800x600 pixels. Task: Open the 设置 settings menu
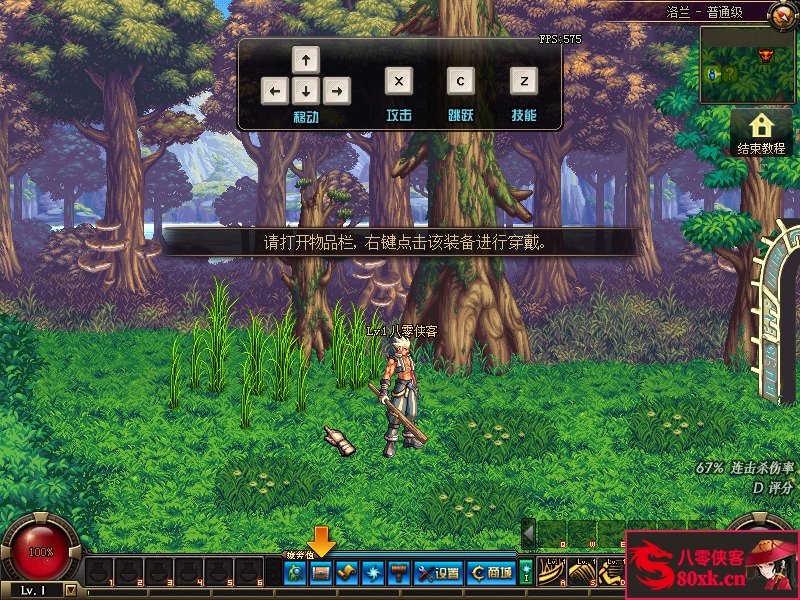437,573
